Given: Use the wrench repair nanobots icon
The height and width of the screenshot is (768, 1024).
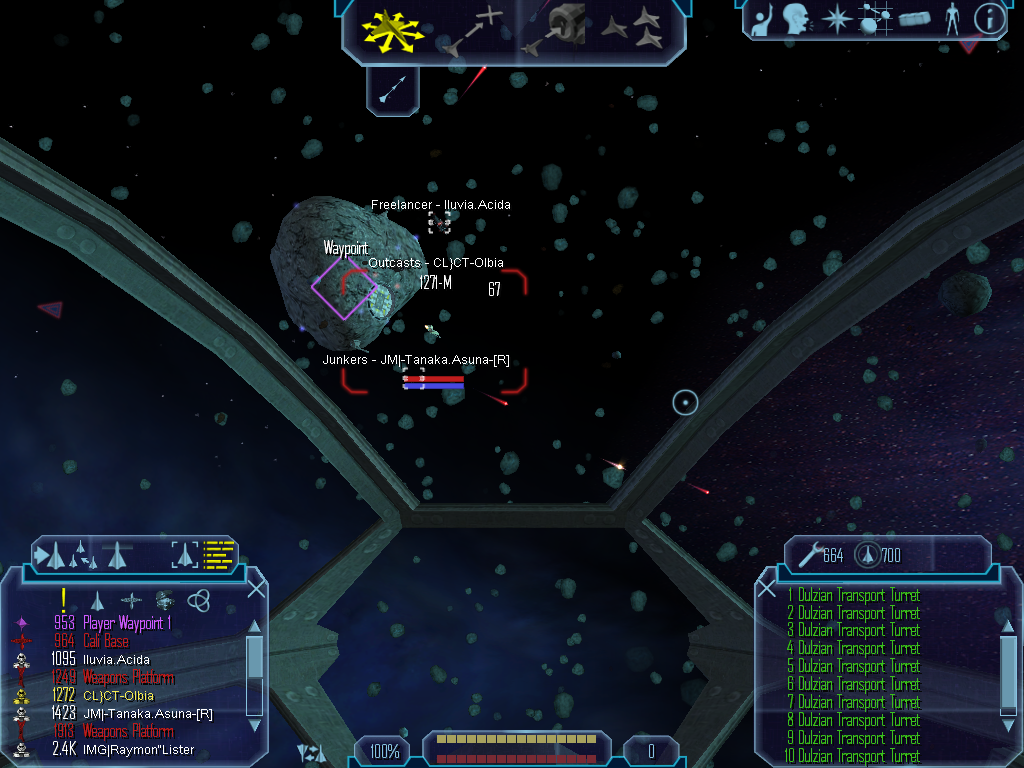Looking at the screenshot, I should [805, 555].
